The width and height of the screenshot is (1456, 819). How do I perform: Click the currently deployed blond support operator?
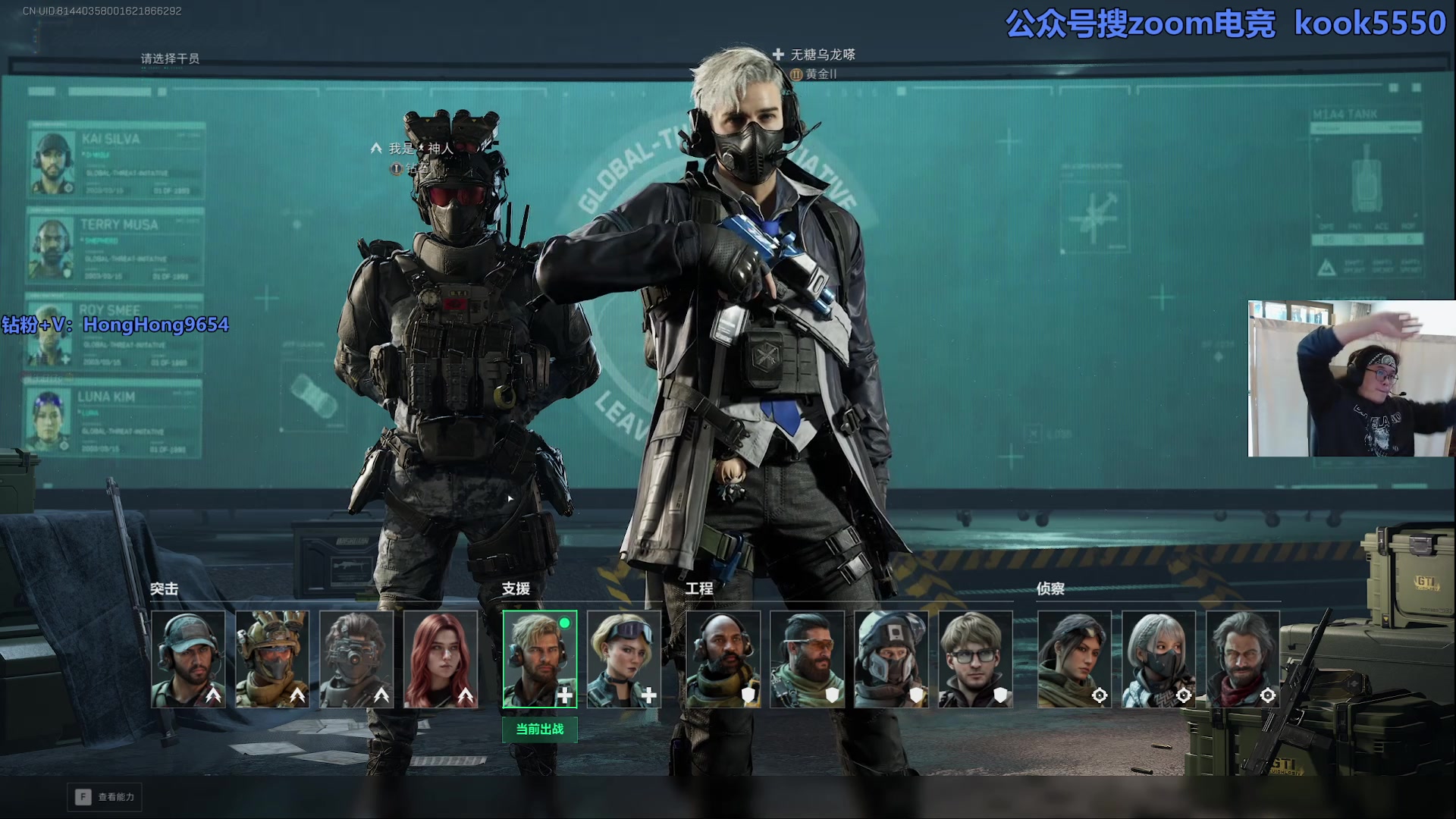[540, 659]
